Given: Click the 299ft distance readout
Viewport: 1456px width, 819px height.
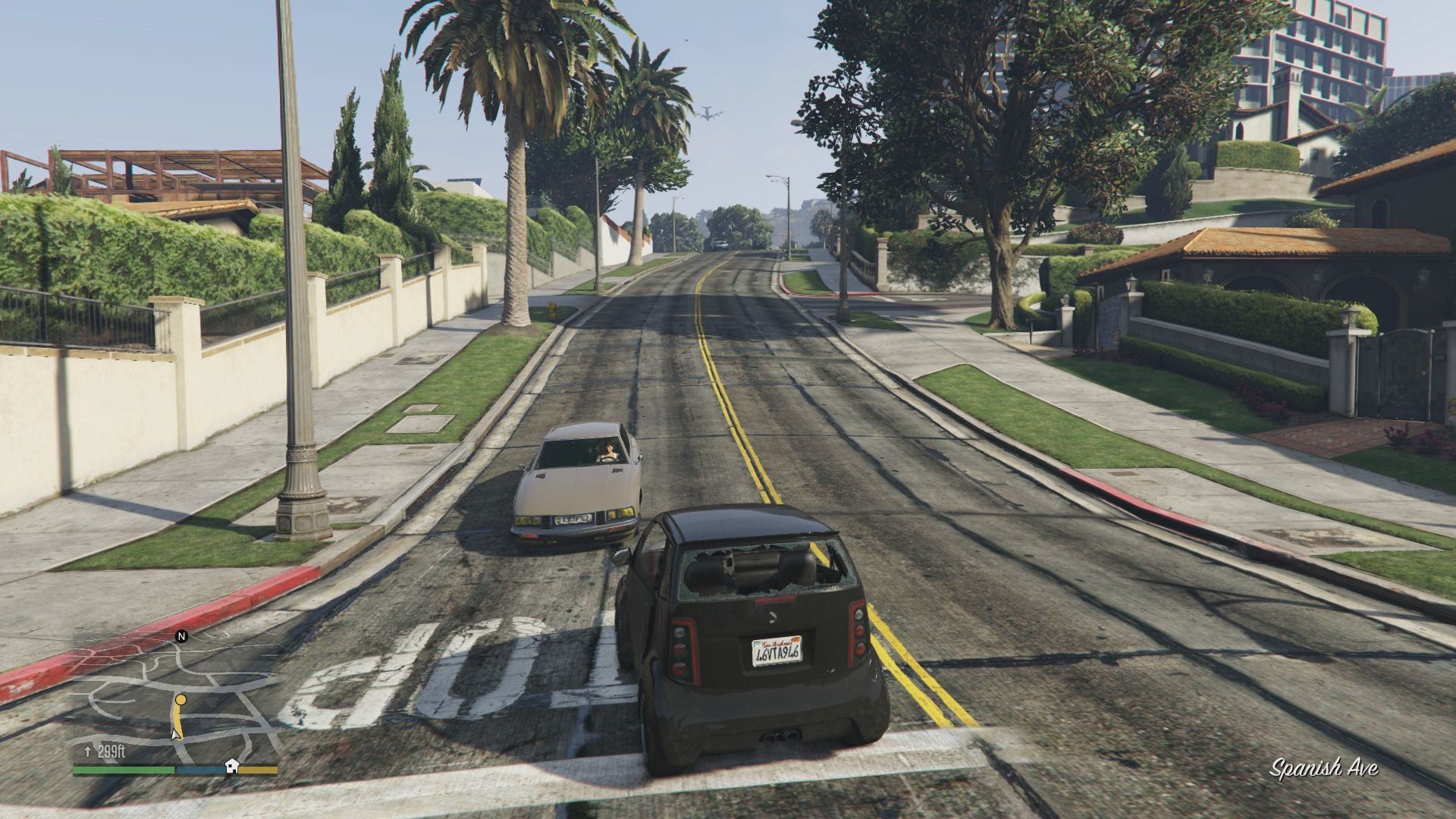Looking at the screenshot, I should 112,751.
